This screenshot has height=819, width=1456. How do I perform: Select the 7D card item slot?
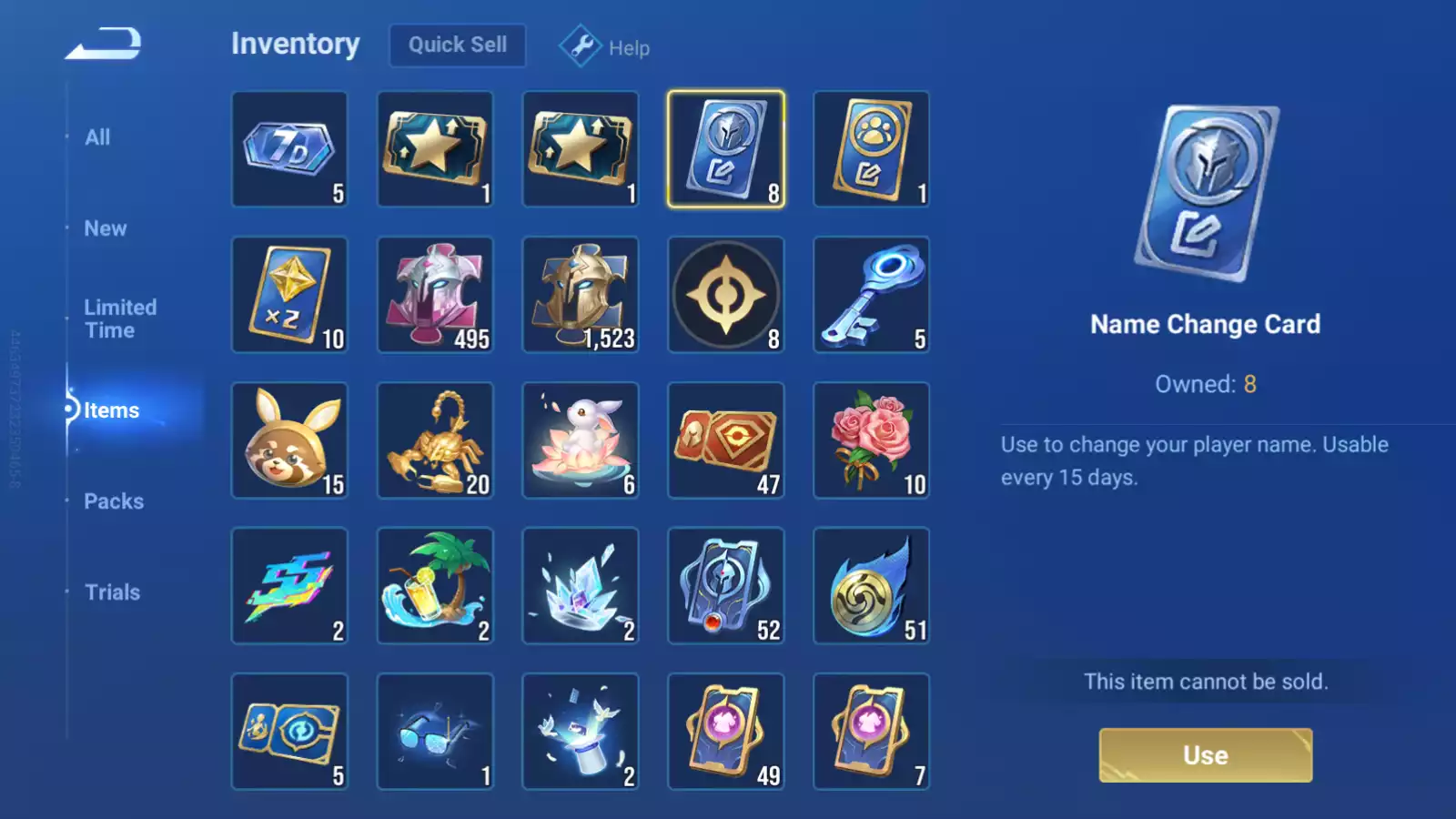coord(289,149)
